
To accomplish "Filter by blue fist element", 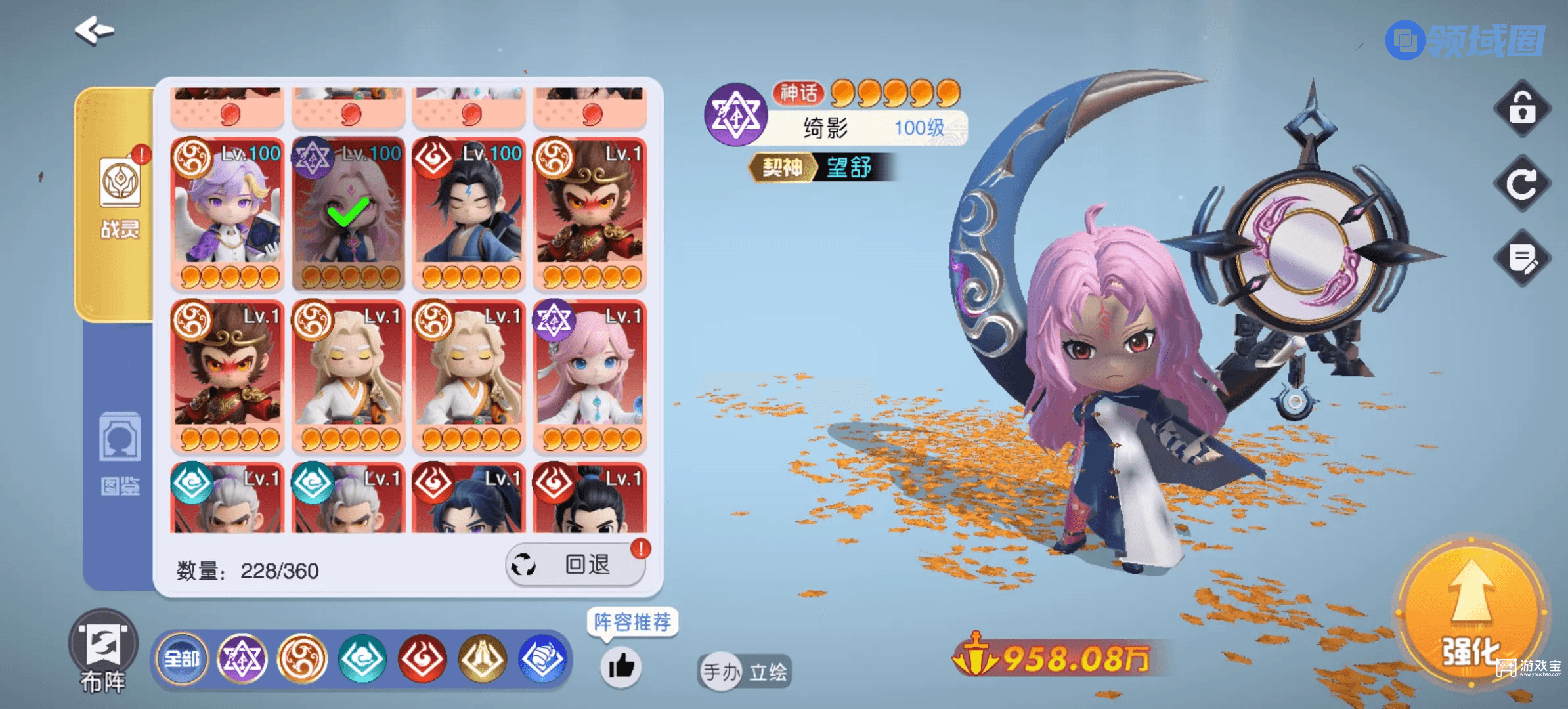I will pyautogui.click(x=542, y=658).
